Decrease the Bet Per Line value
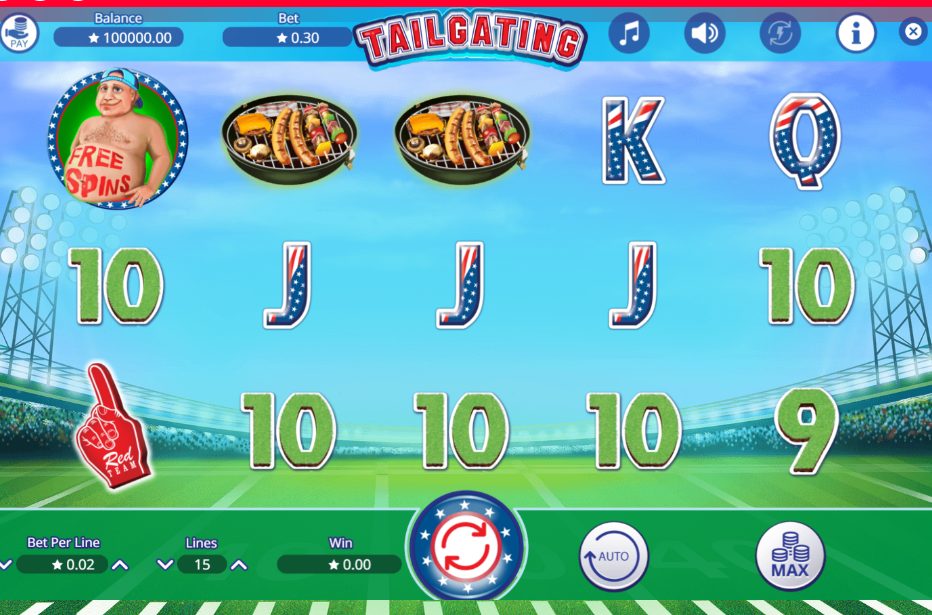The image size is (932, 615). tap(5, 565)
